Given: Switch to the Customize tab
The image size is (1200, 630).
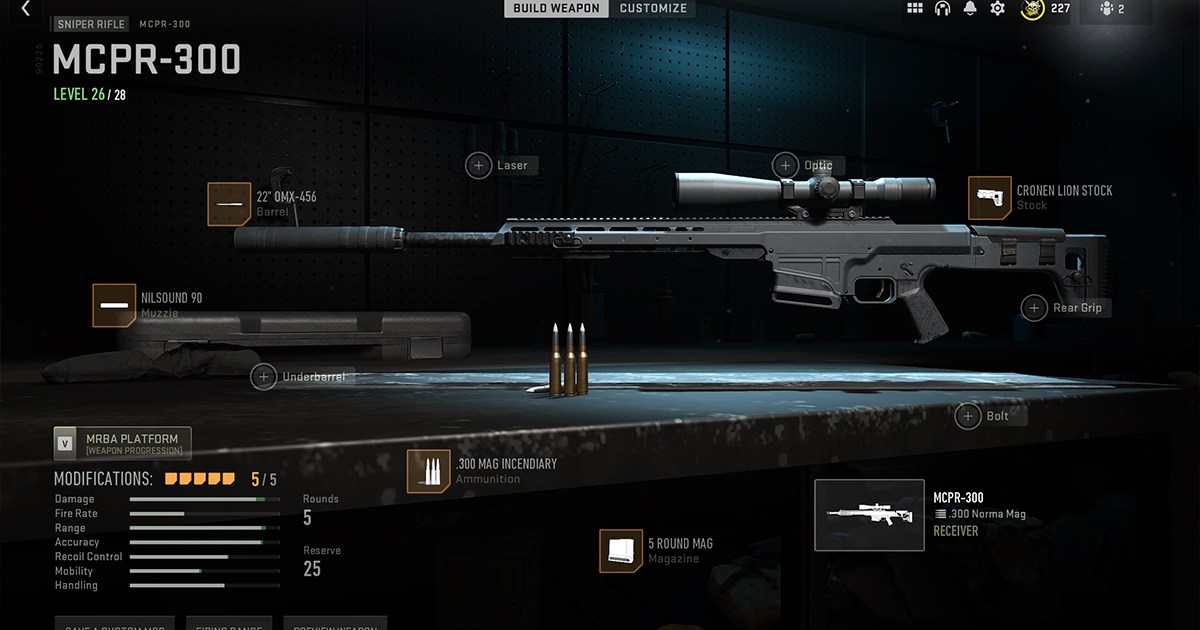Looking at the screenshot, I should coord(653,8).
